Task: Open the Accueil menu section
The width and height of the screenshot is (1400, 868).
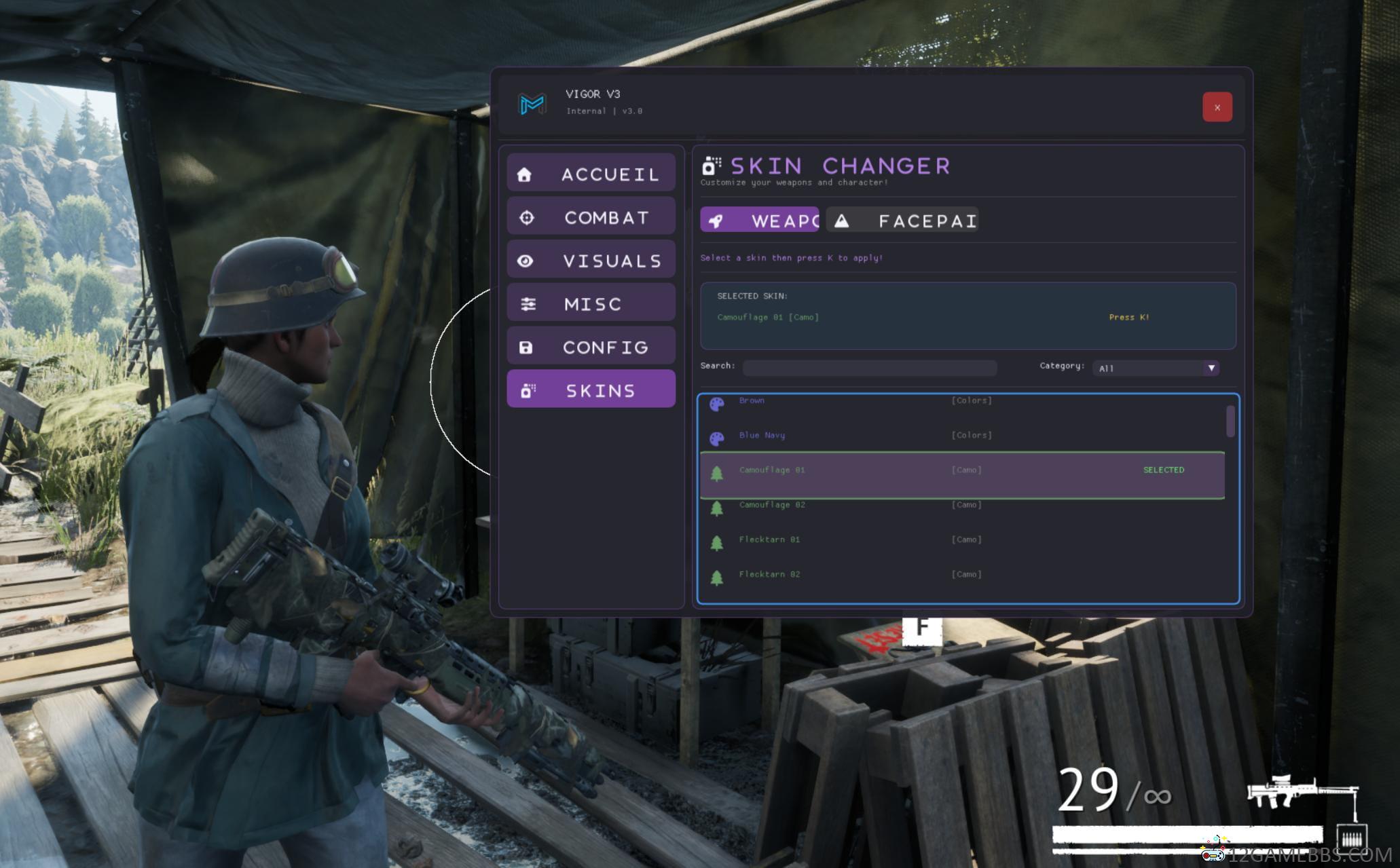Action: point(591,174)
